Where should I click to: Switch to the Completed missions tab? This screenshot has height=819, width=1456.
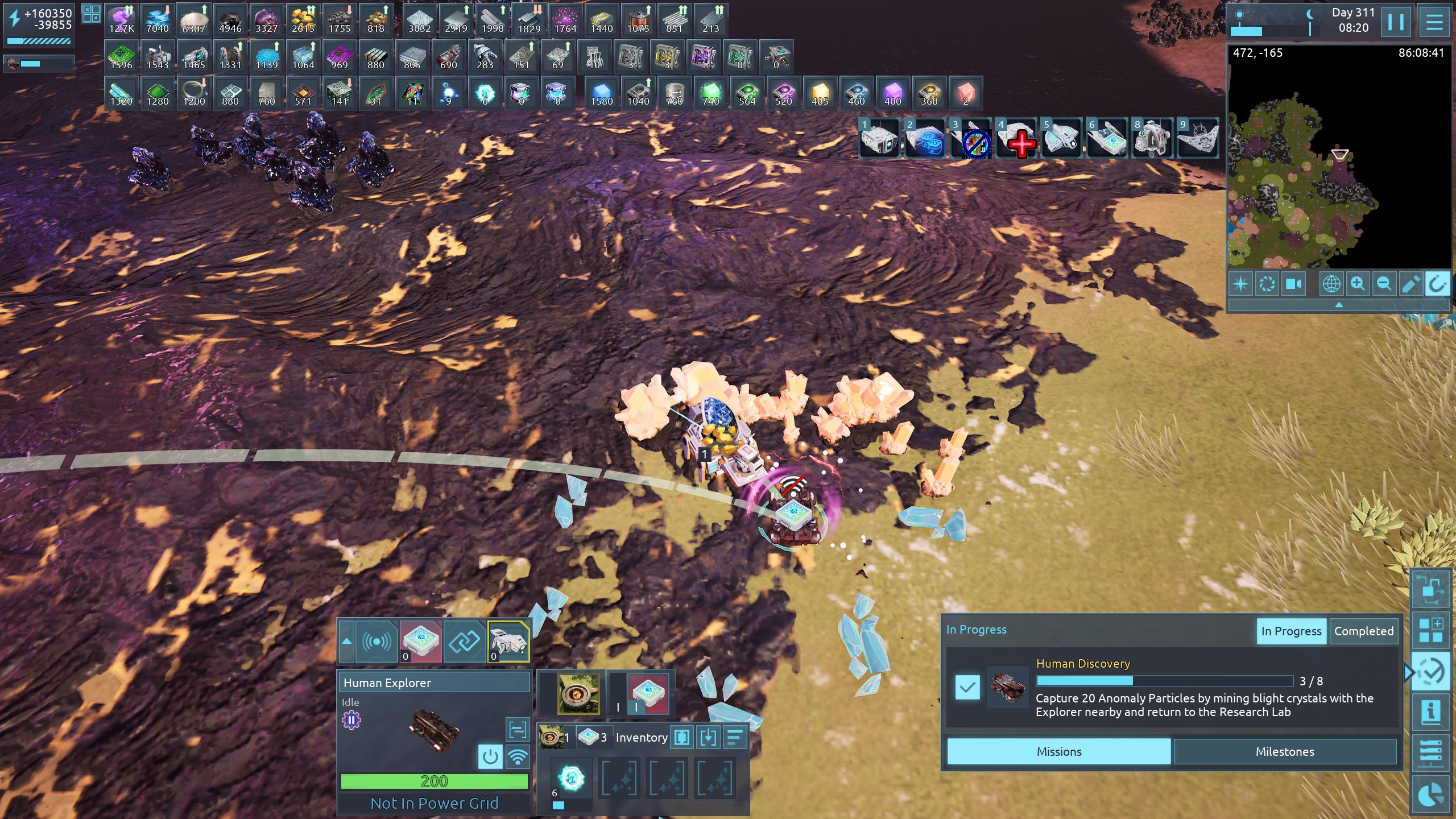pyautogui.click(x=1363, y=631)
